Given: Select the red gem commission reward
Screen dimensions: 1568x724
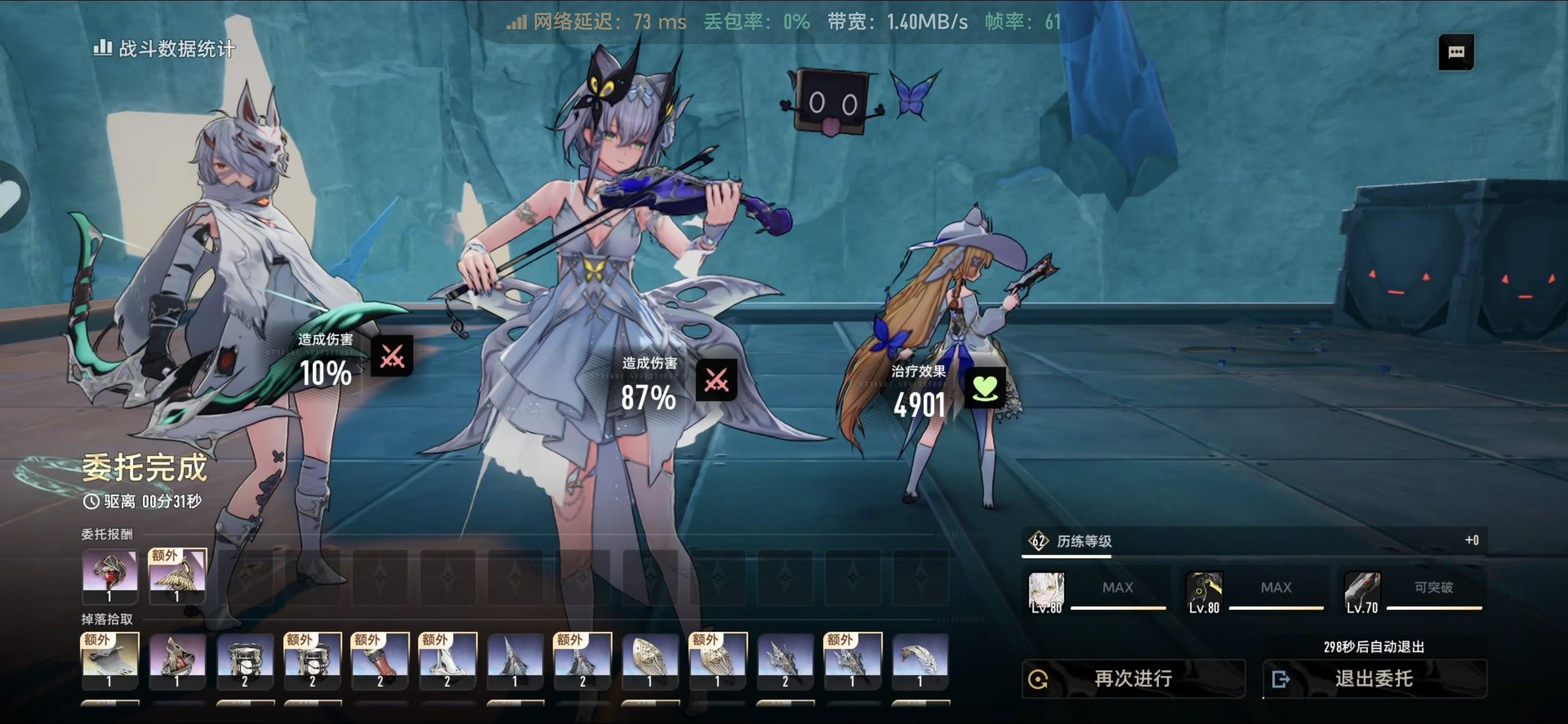Looking at the screenshot, I should coord(109,576).
